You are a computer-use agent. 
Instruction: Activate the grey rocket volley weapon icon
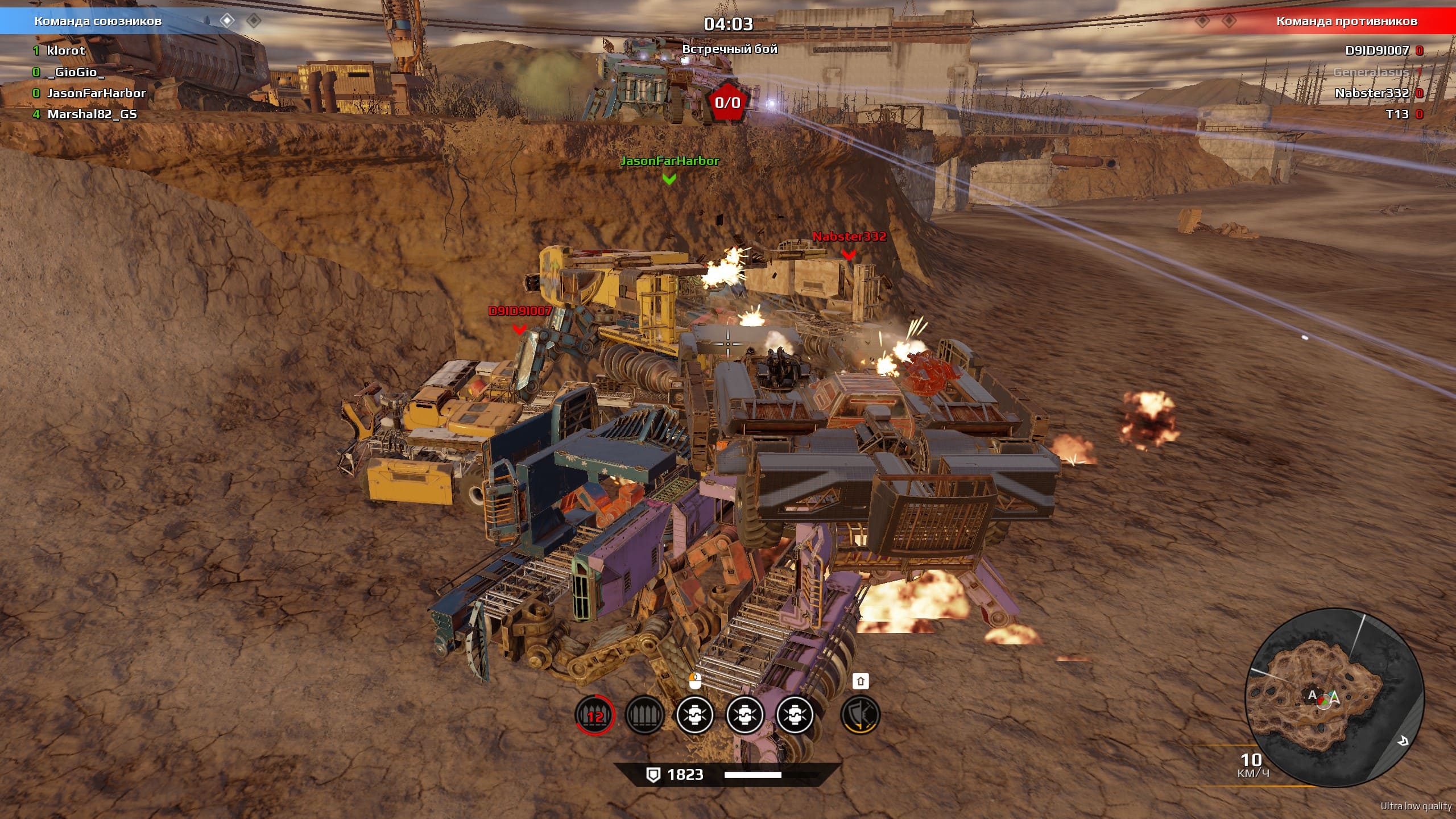644,715
